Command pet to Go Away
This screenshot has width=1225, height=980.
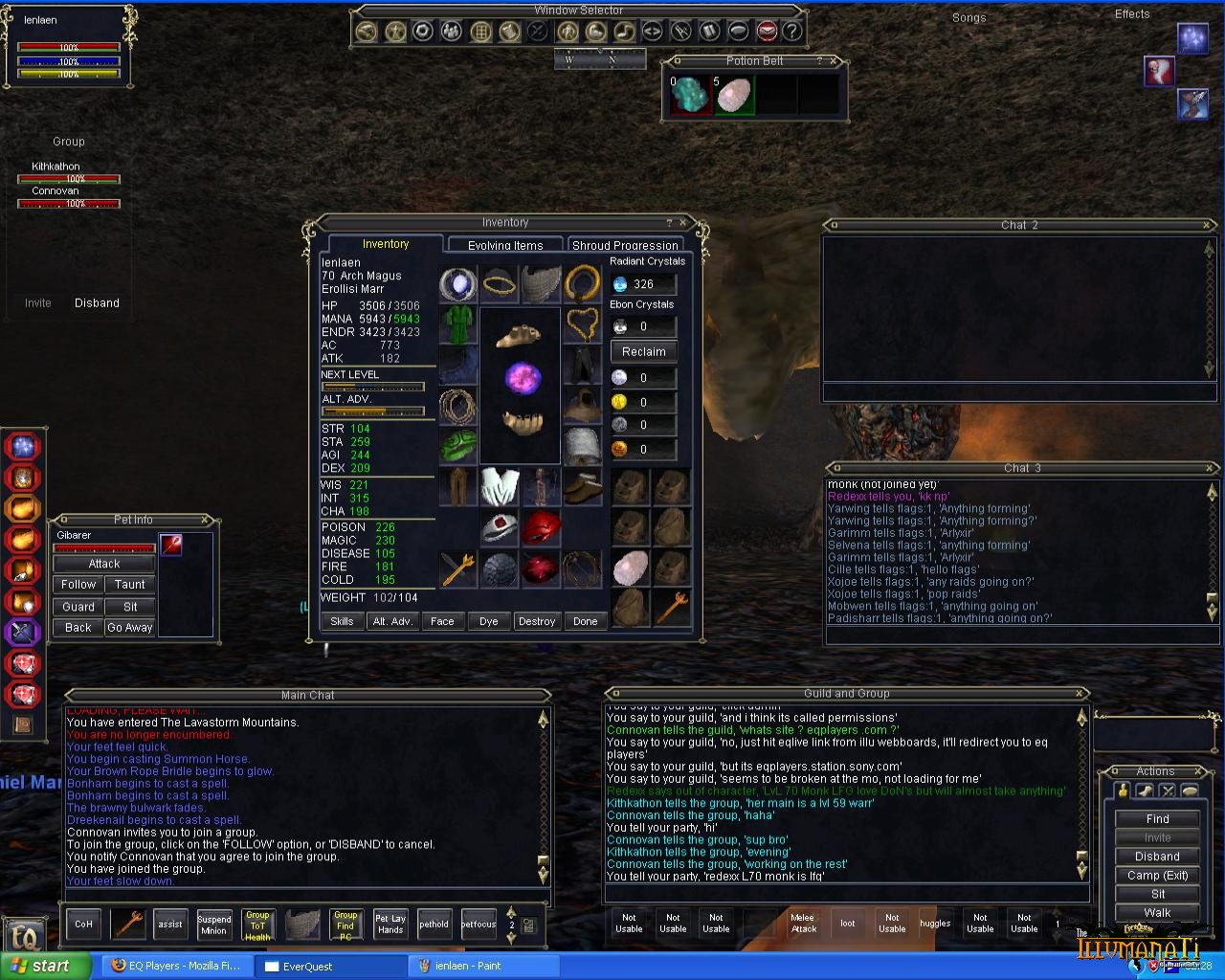pyautogui.click(x=130, y=628)
